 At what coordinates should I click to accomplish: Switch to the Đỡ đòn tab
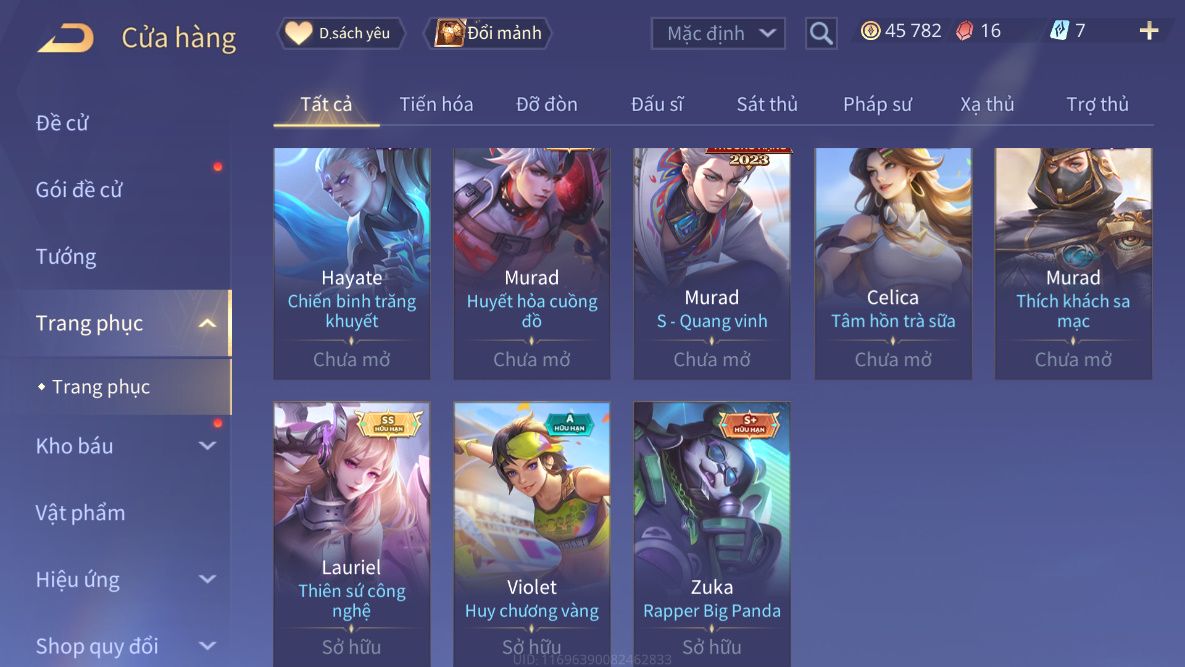click(546, 104)
